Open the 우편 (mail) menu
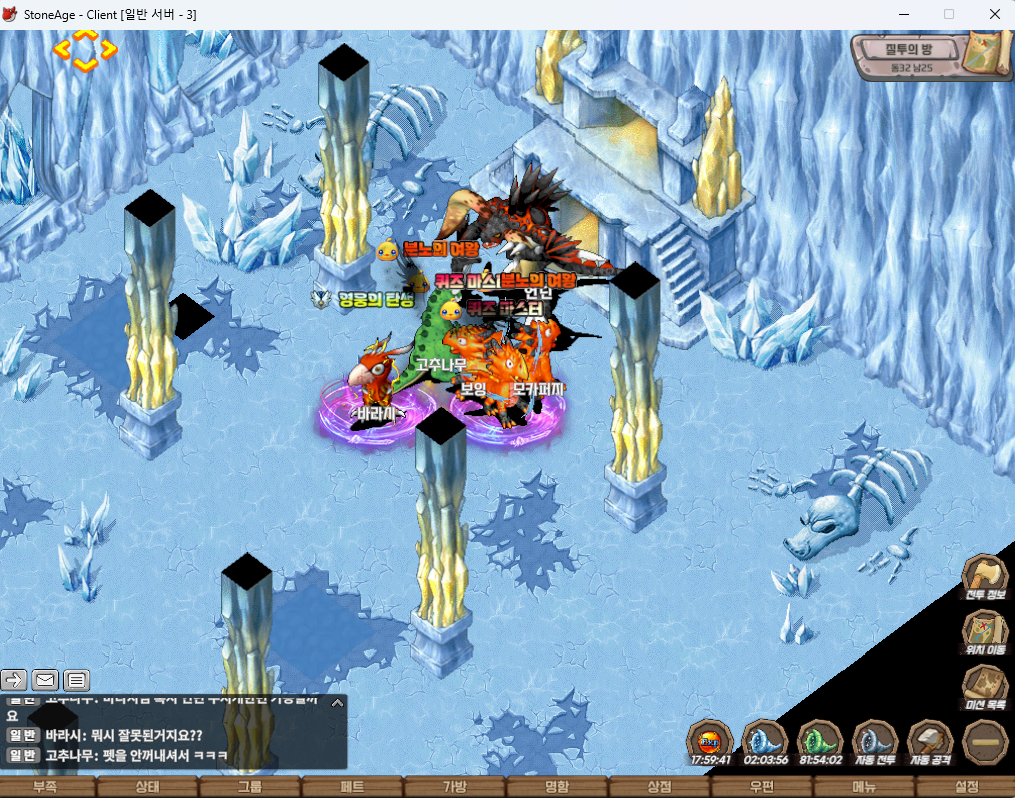Screen dimensions: 1015x799 click(x=762, y=787)
